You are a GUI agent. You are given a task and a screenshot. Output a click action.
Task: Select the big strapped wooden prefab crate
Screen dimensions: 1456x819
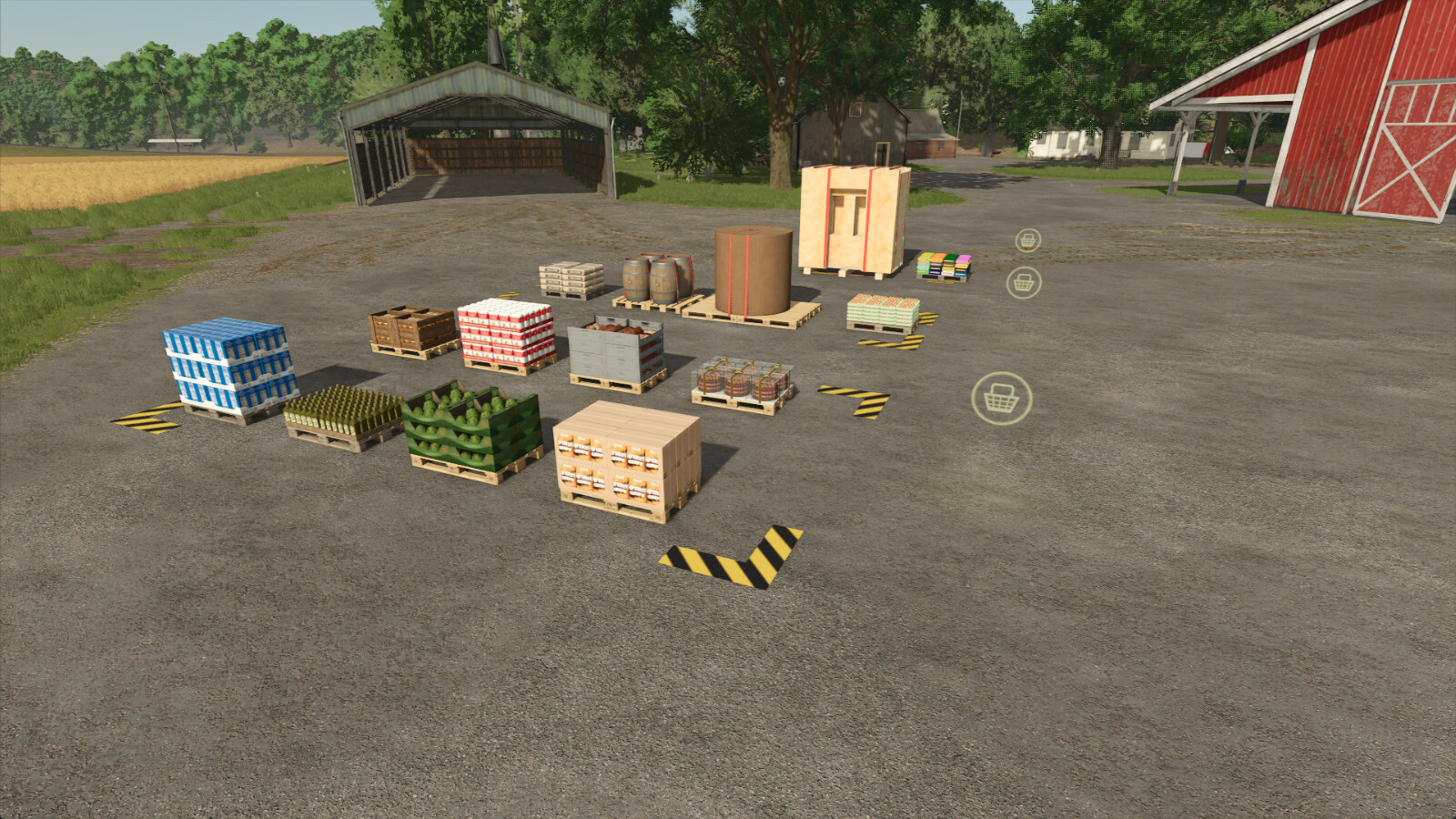(x=851, y=218)
